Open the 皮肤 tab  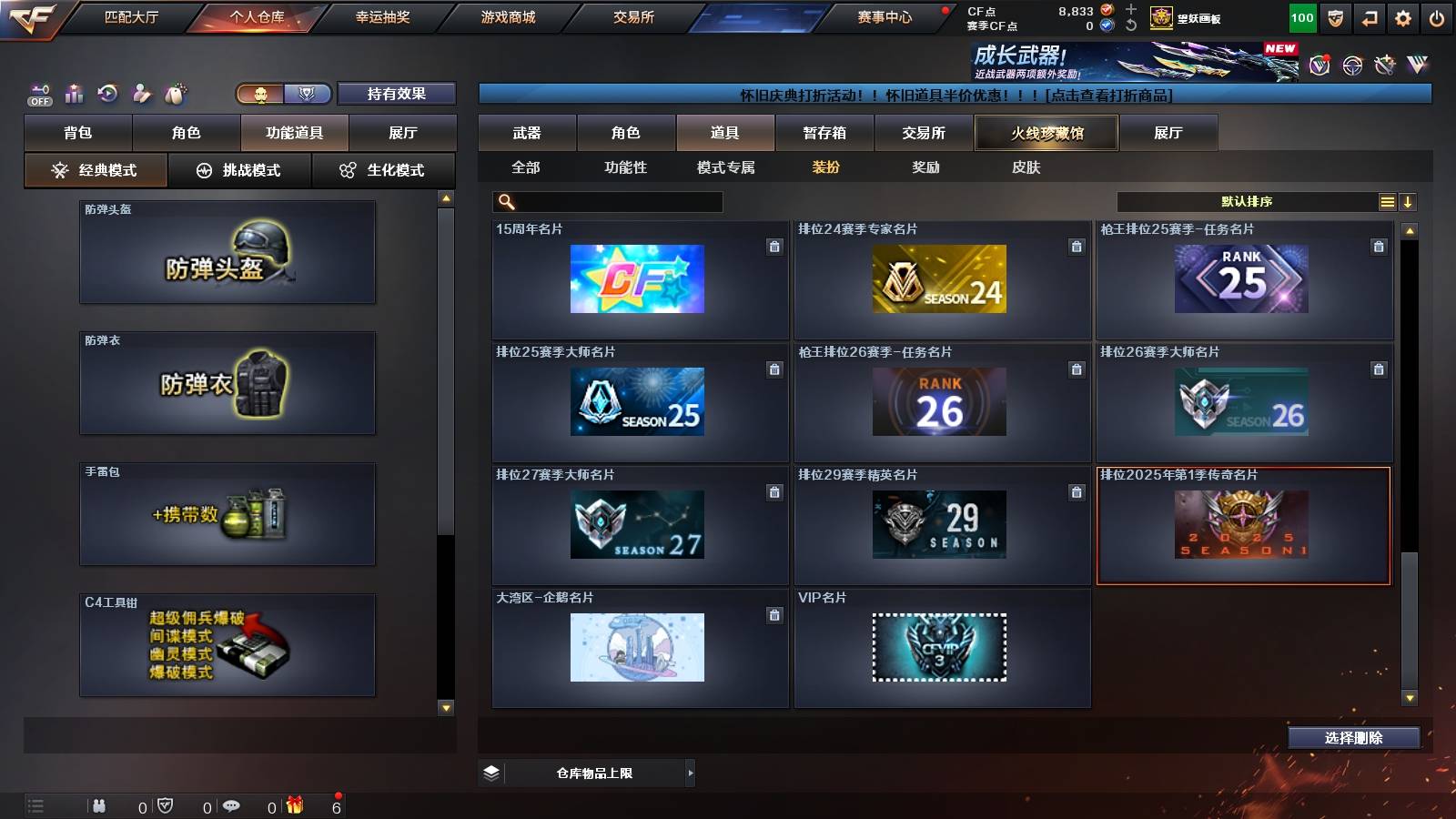1028,167
